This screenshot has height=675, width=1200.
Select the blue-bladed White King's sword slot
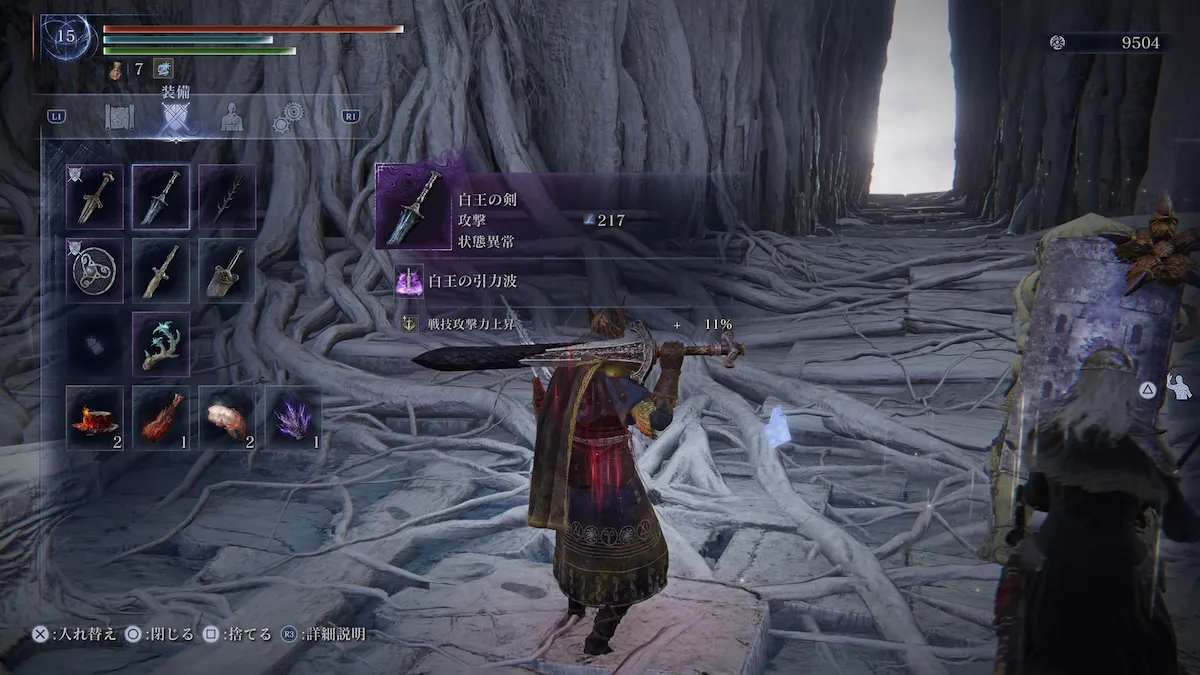pyautogui.click(x=161, y=196)
